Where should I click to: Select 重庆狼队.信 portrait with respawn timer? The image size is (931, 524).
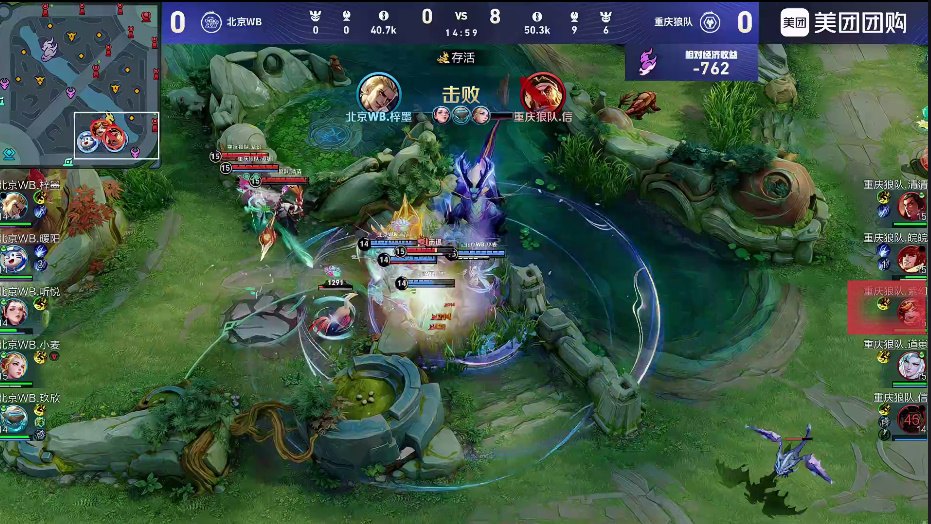[910, 418]
